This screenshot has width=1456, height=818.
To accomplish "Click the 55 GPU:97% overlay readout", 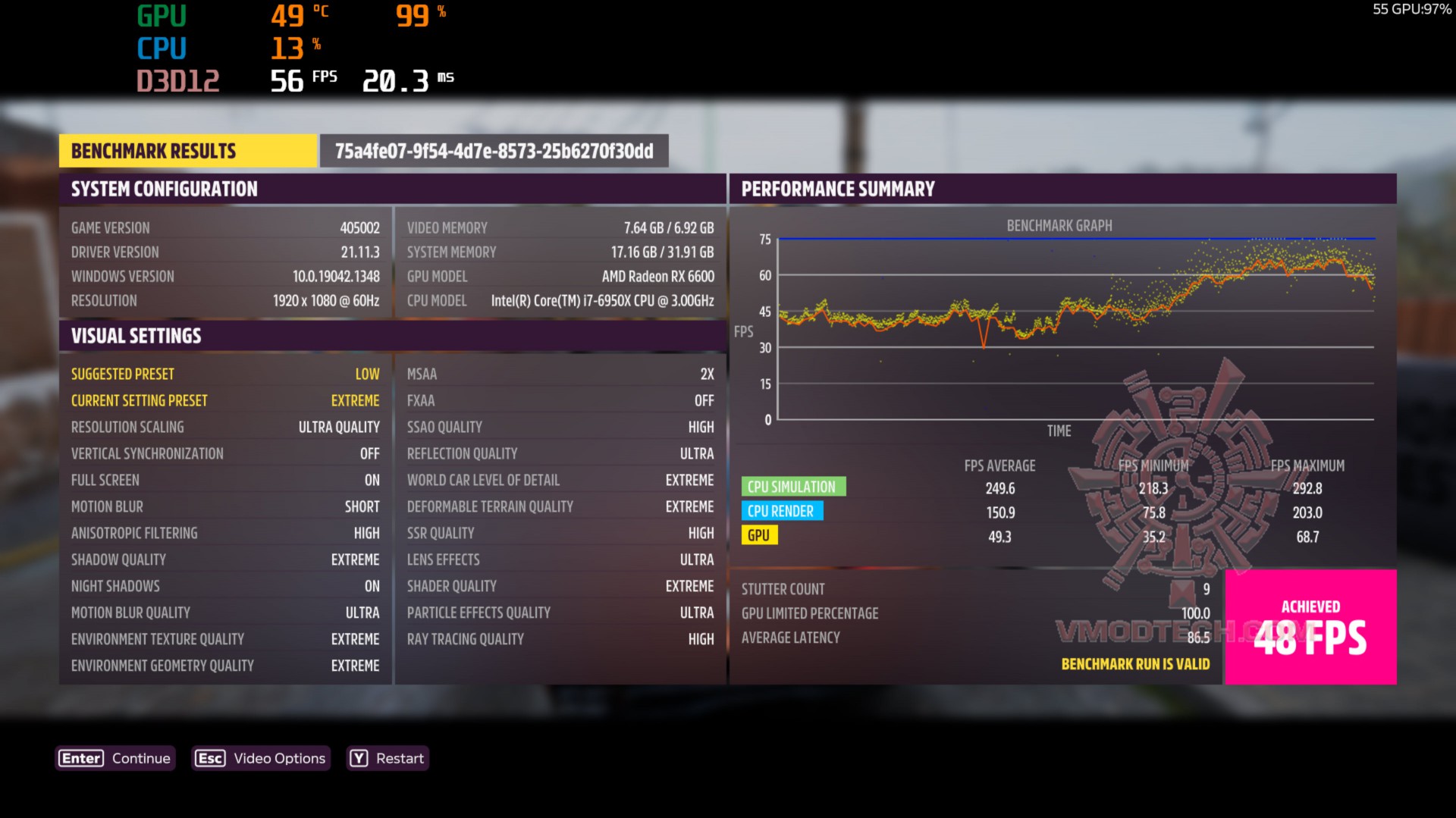I will click(x=1412, y=9).
